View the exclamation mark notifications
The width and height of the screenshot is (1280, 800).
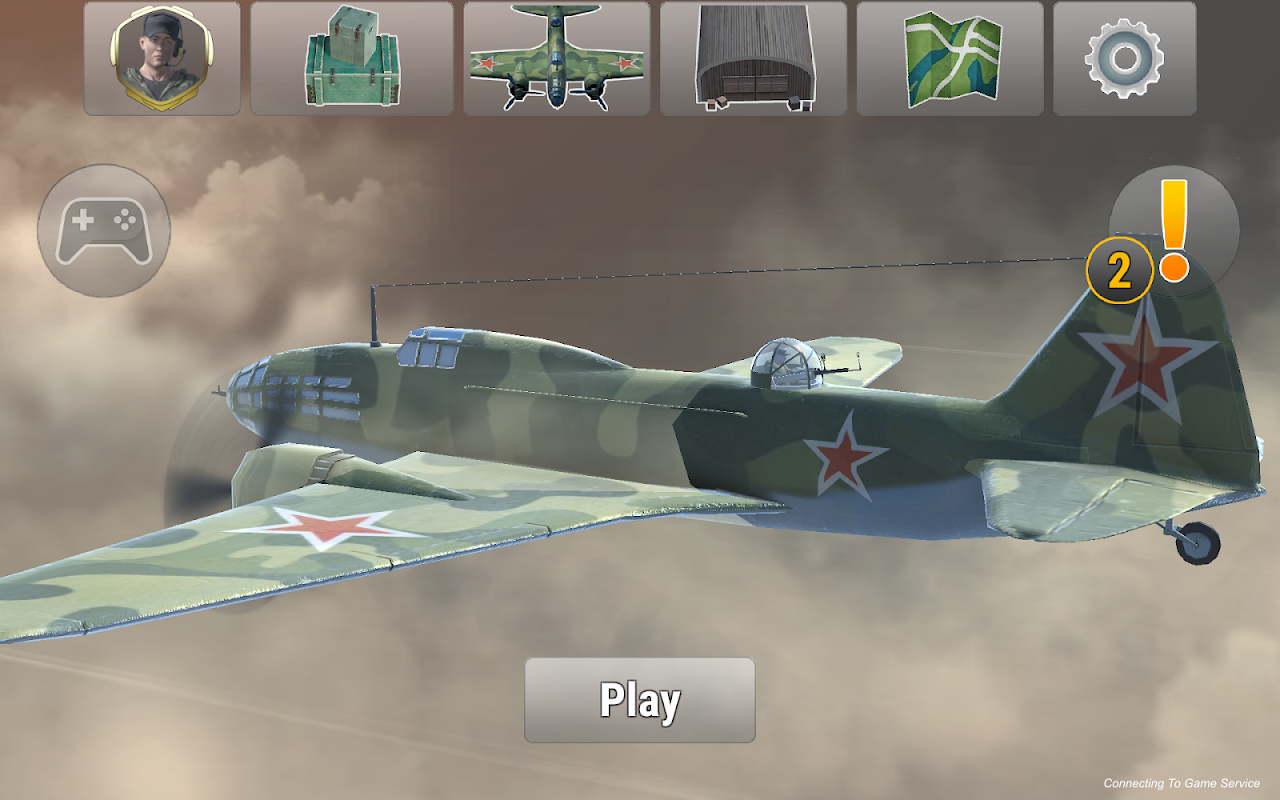point(1173,231)
